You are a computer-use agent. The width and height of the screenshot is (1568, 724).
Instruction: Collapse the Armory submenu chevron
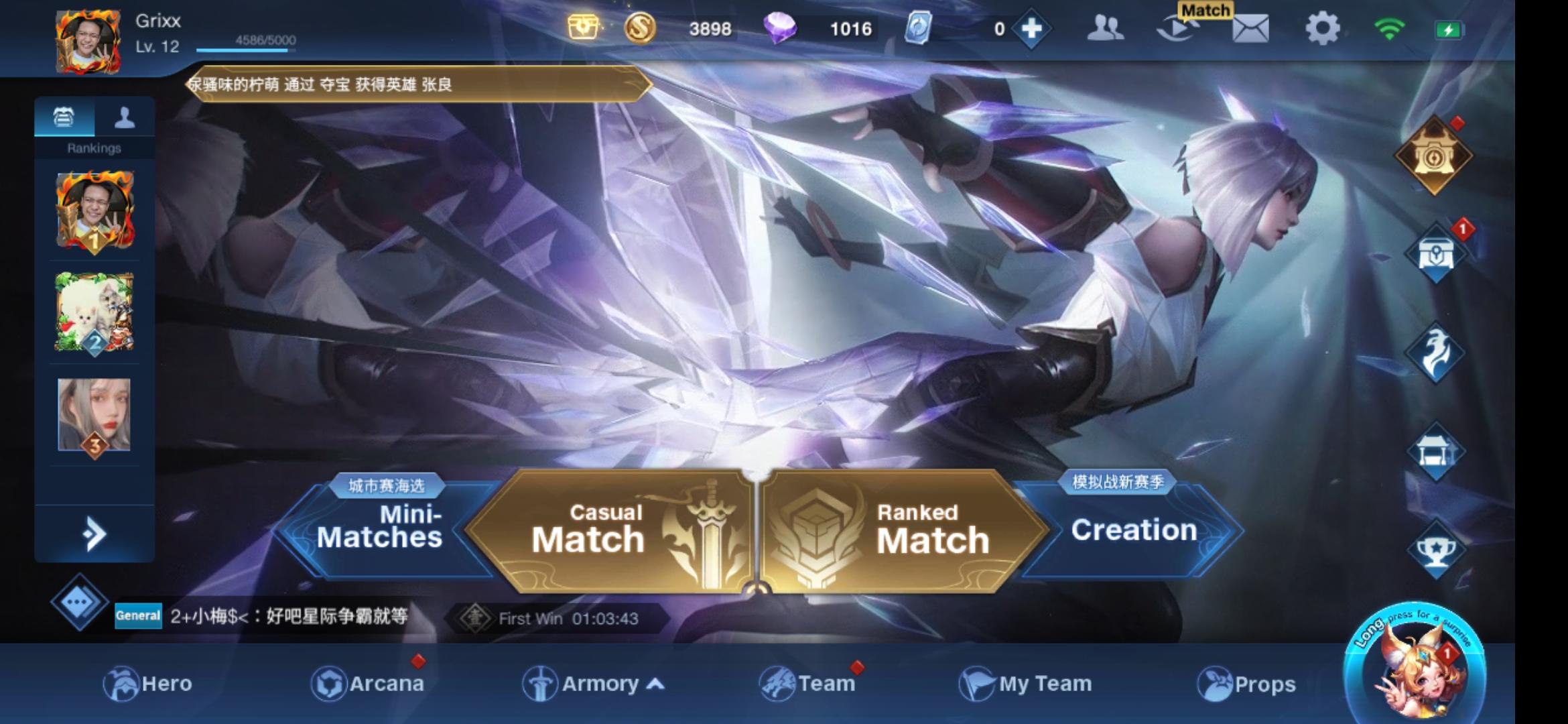point(654,684)
